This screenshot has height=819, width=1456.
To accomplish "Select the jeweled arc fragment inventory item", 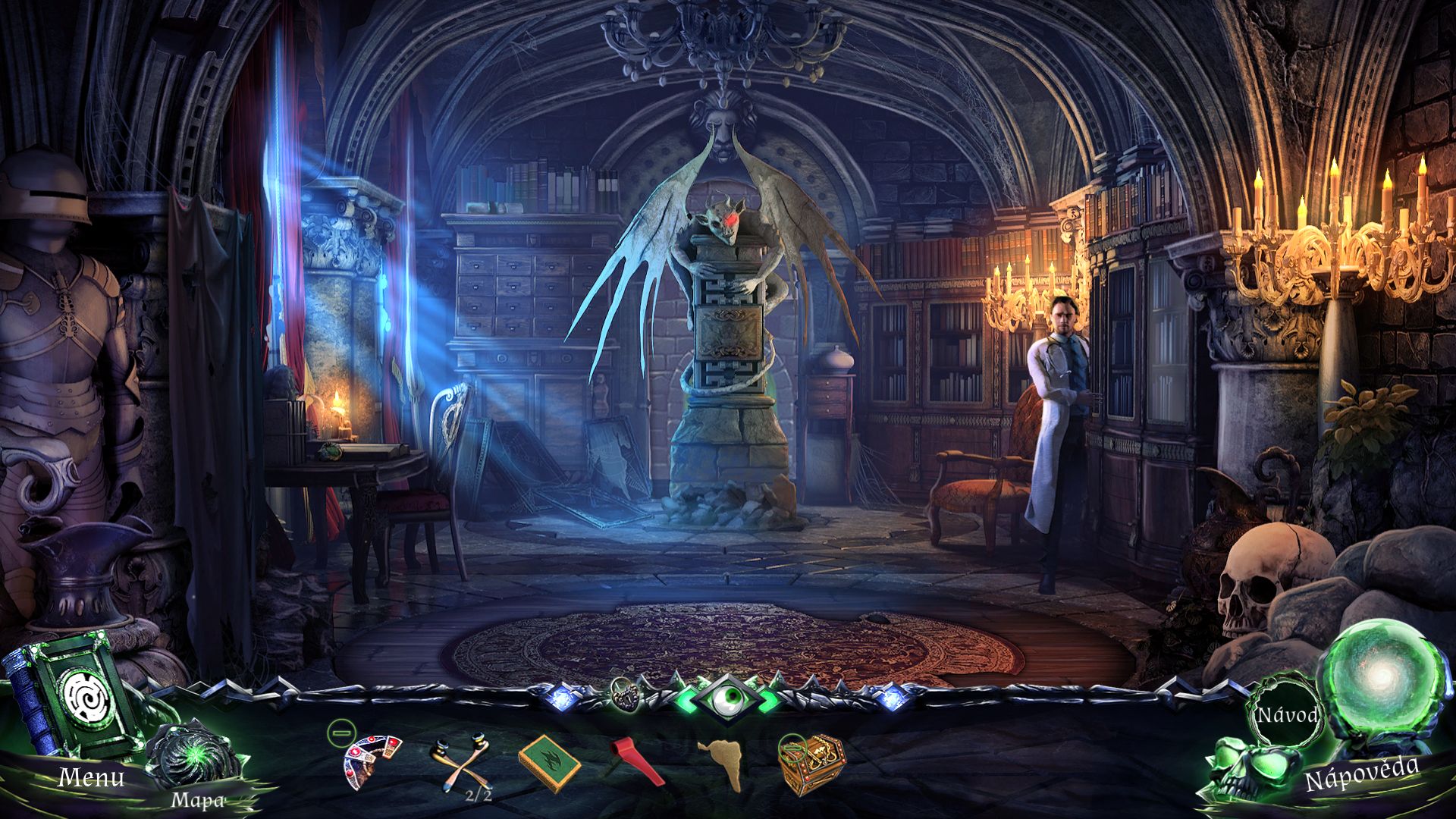I will tap(372, 760).
